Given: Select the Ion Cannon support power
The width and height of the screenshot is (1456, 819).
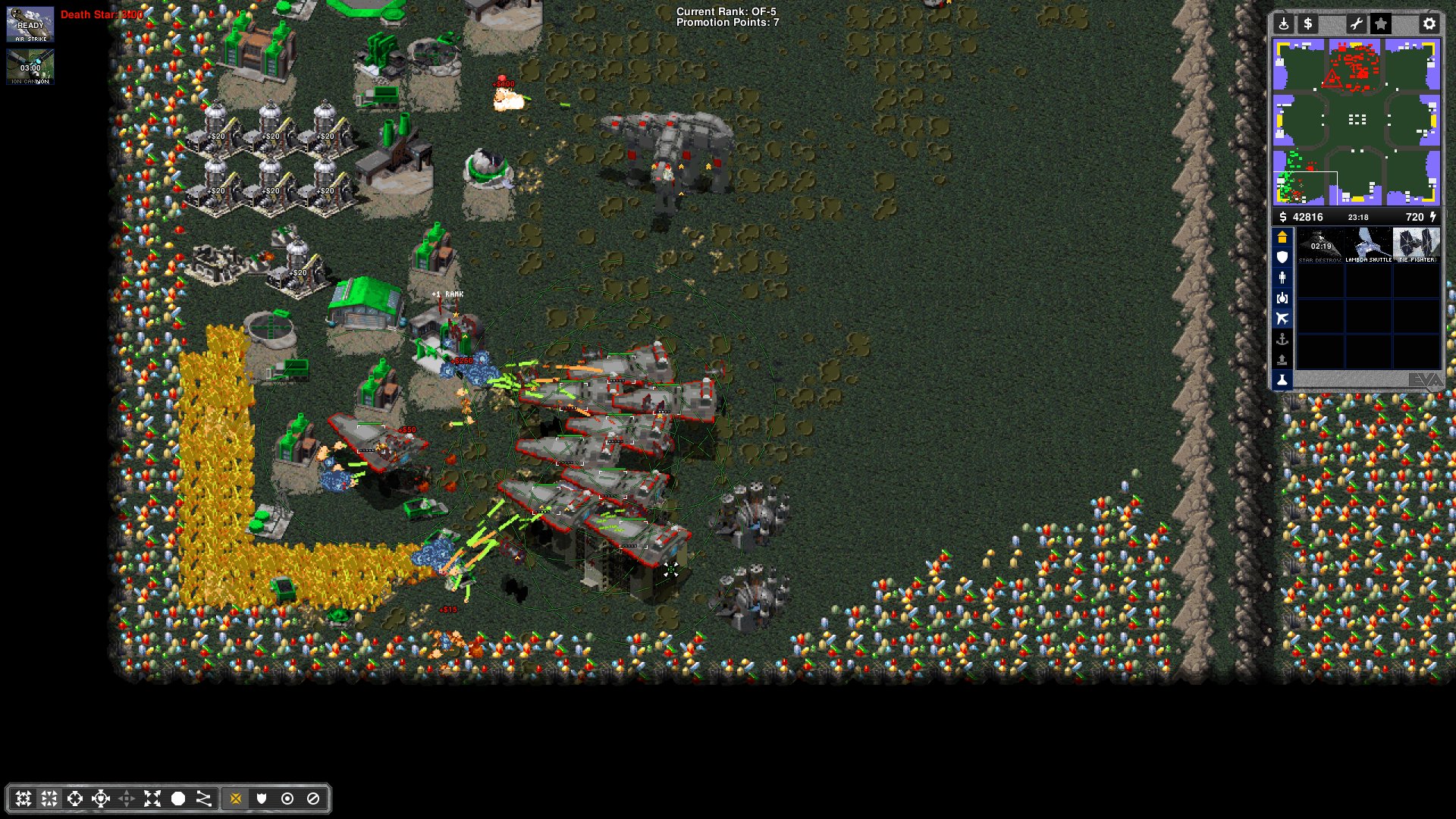Looking at the screenshot, I should tap(30, 67).
